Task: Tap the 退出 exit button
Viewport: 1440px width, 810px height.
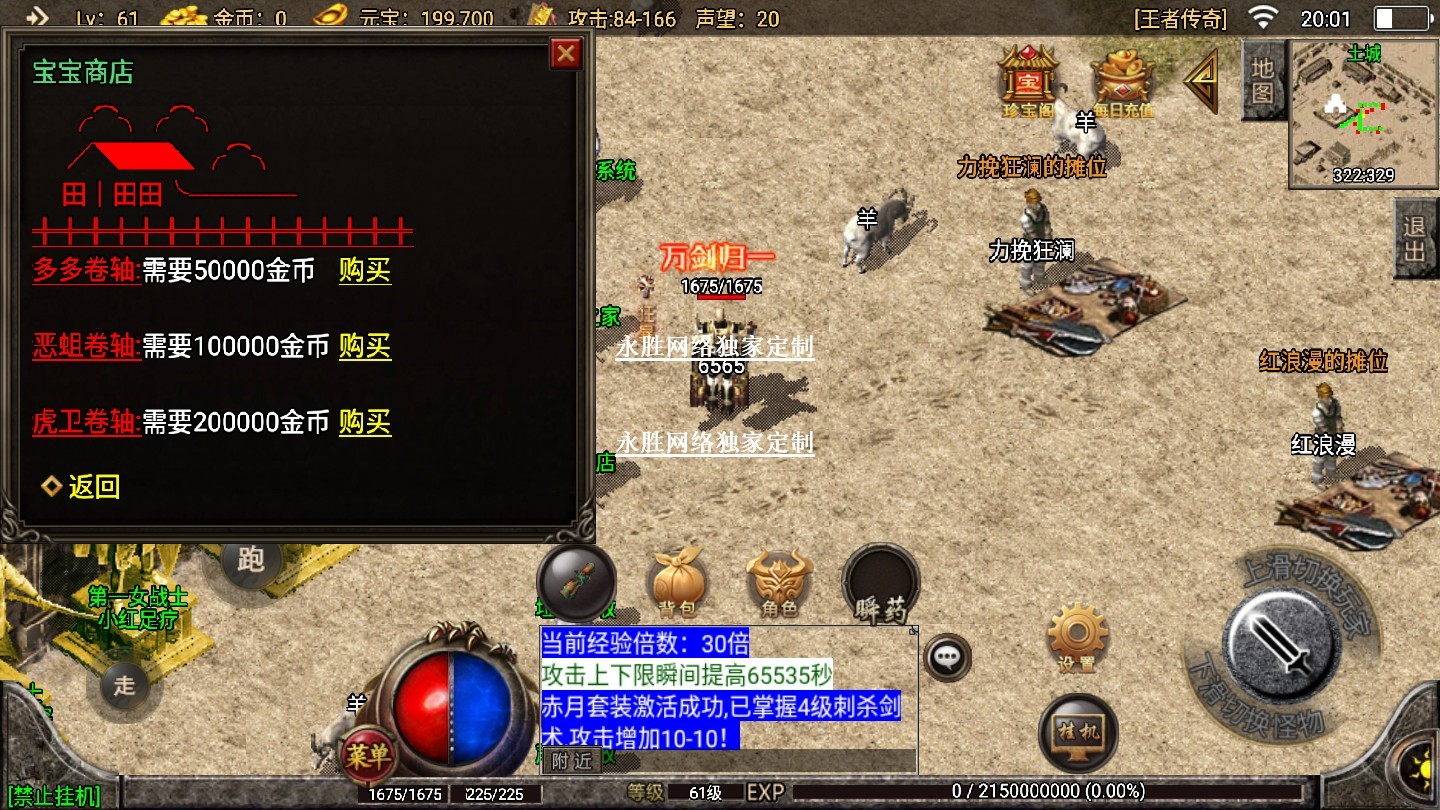Action: click(x=1415, y=238)
